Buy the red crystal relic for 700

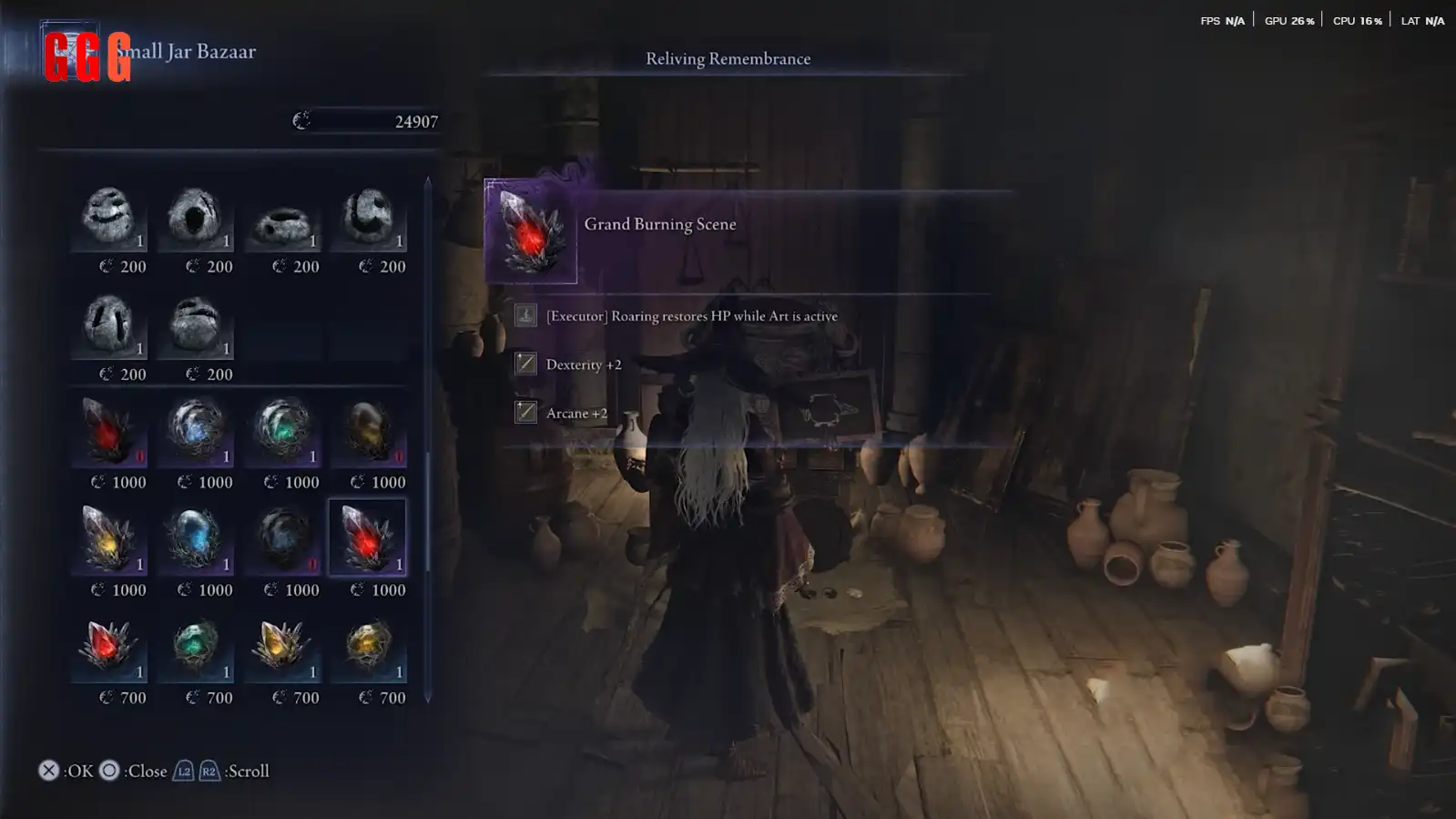point(108,646)
